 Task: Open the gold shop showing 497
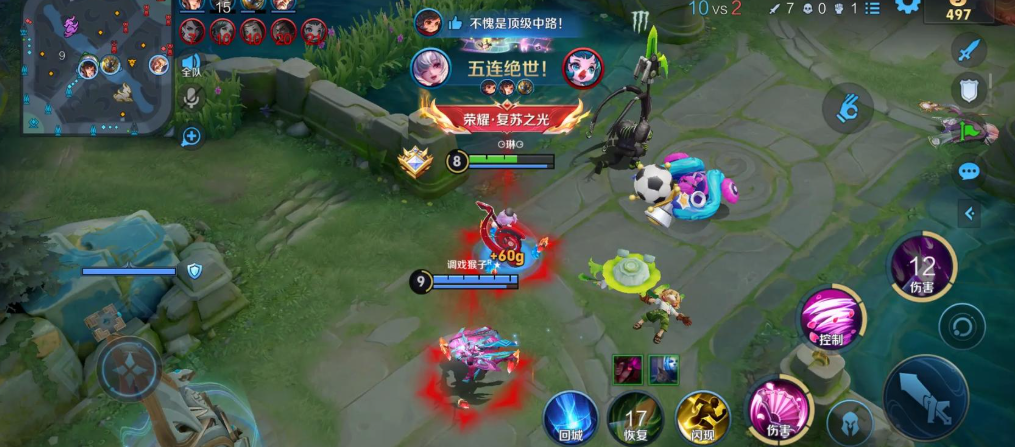(x=959, y=10)
